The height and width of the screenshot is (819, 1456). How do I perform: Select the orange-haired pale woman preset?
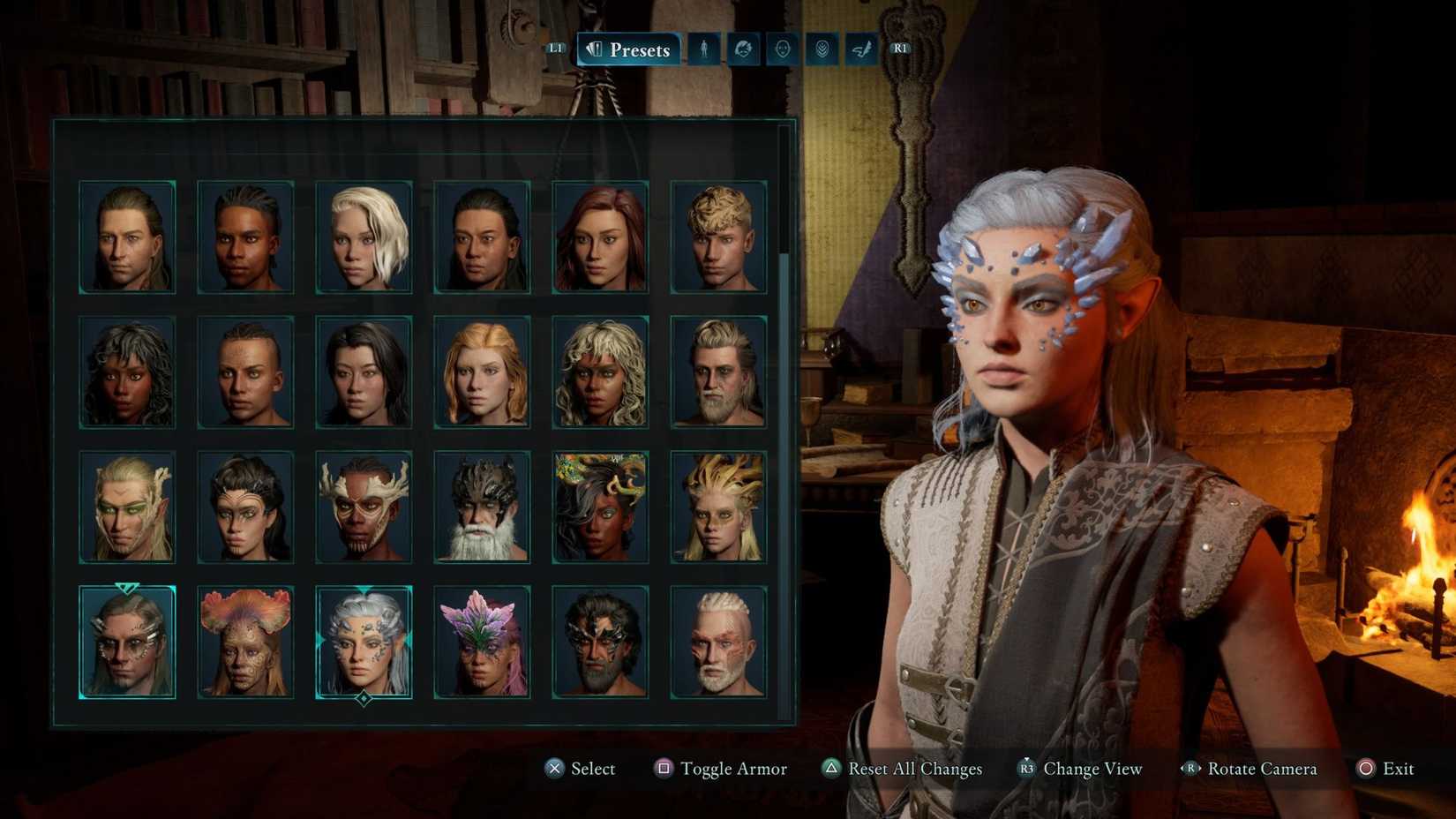[482, 372]
